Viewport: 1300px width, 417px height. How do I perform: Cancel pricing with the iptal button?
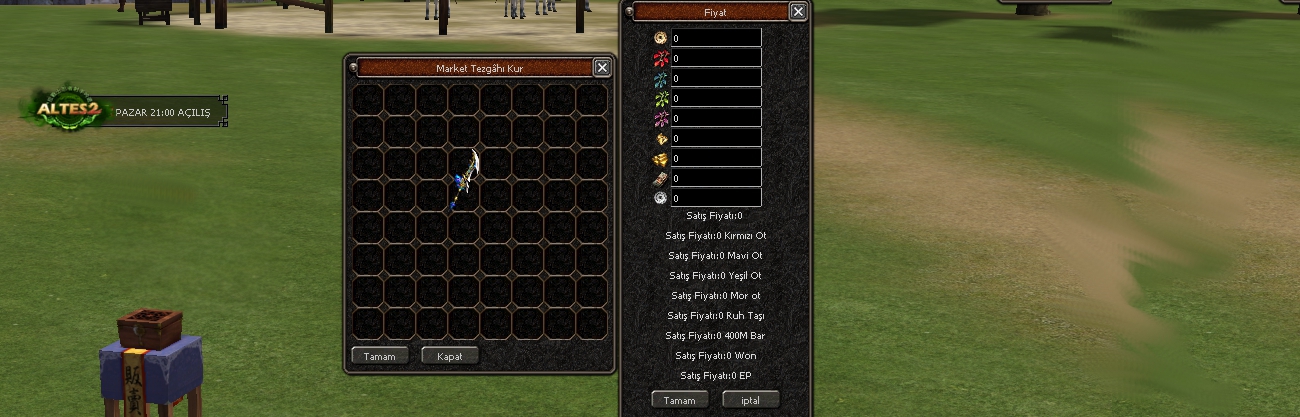(x=749, y=400)
